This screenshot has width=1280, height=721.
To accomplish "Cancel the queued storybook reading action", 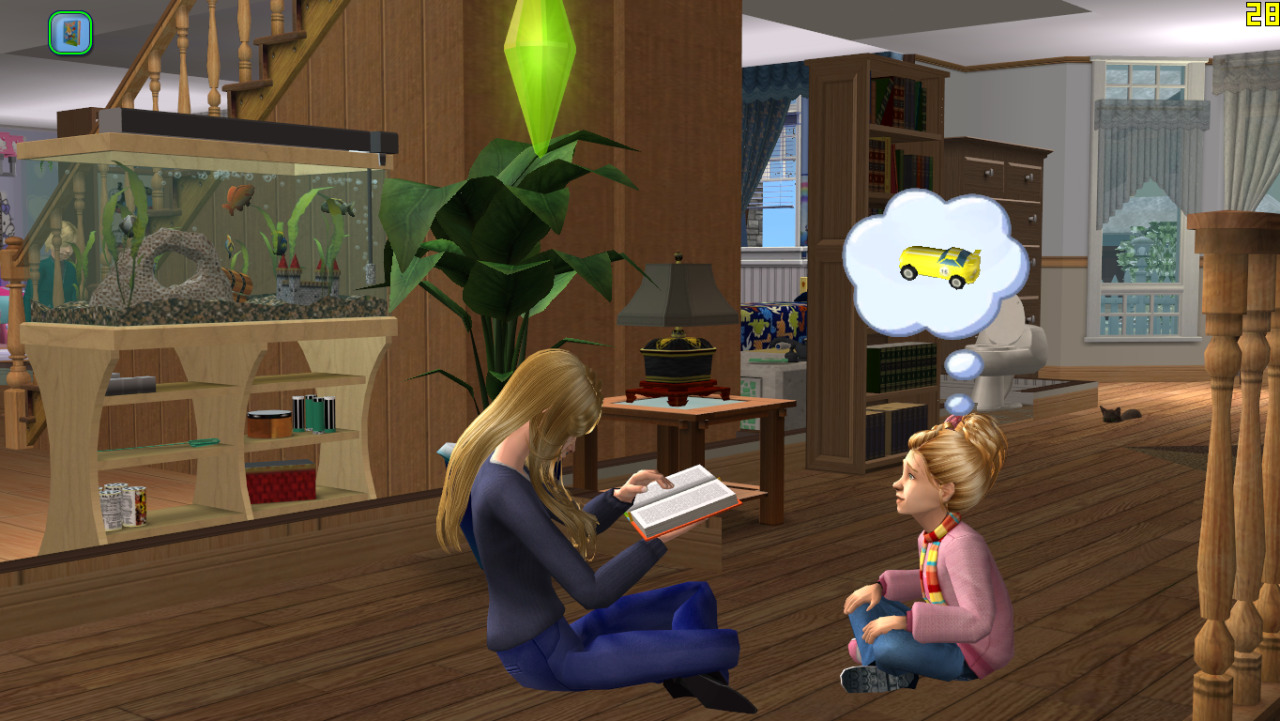I will point(70,33).
